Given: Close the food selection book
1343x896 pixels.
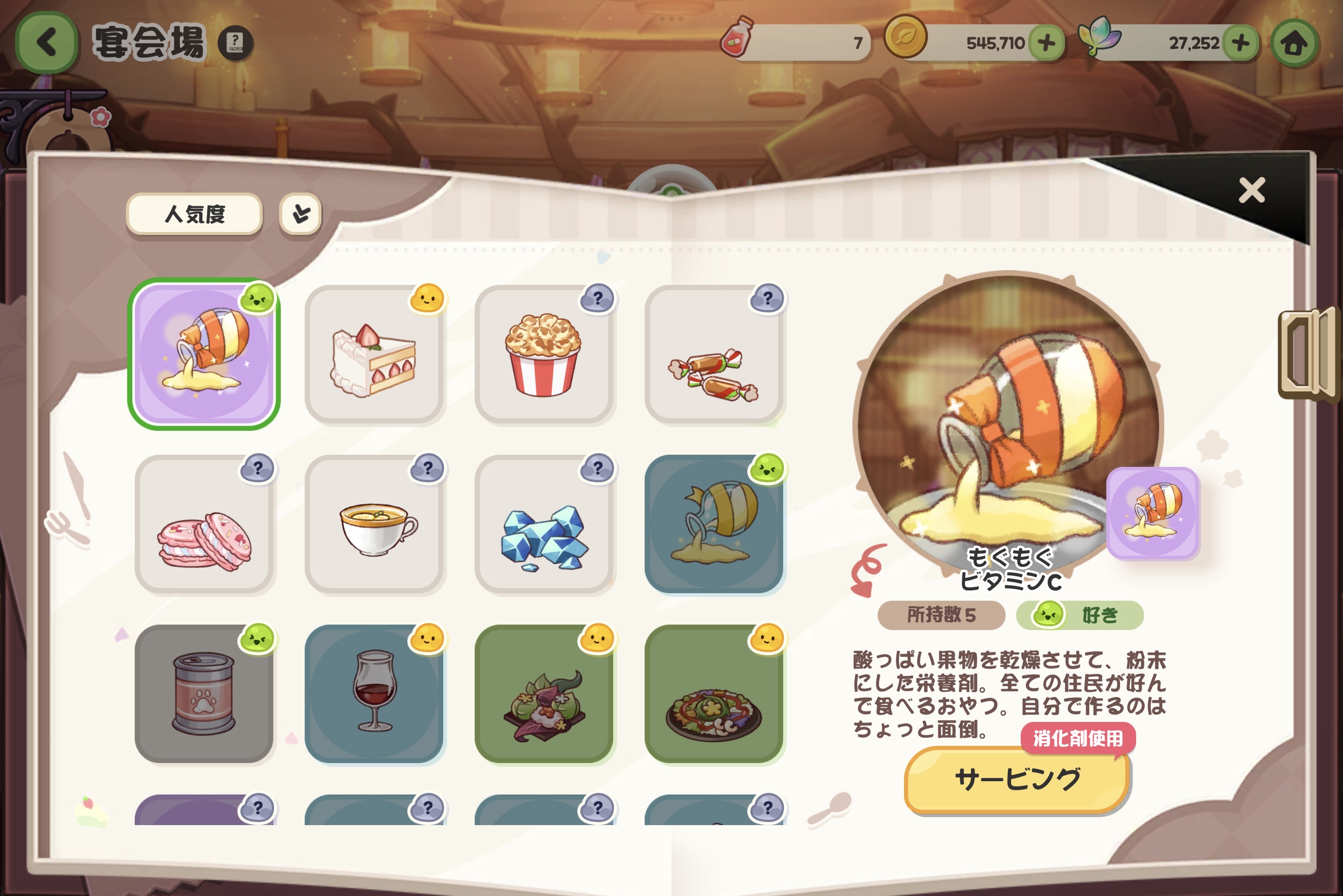Looking at the screenshot, I should 1252,190.
